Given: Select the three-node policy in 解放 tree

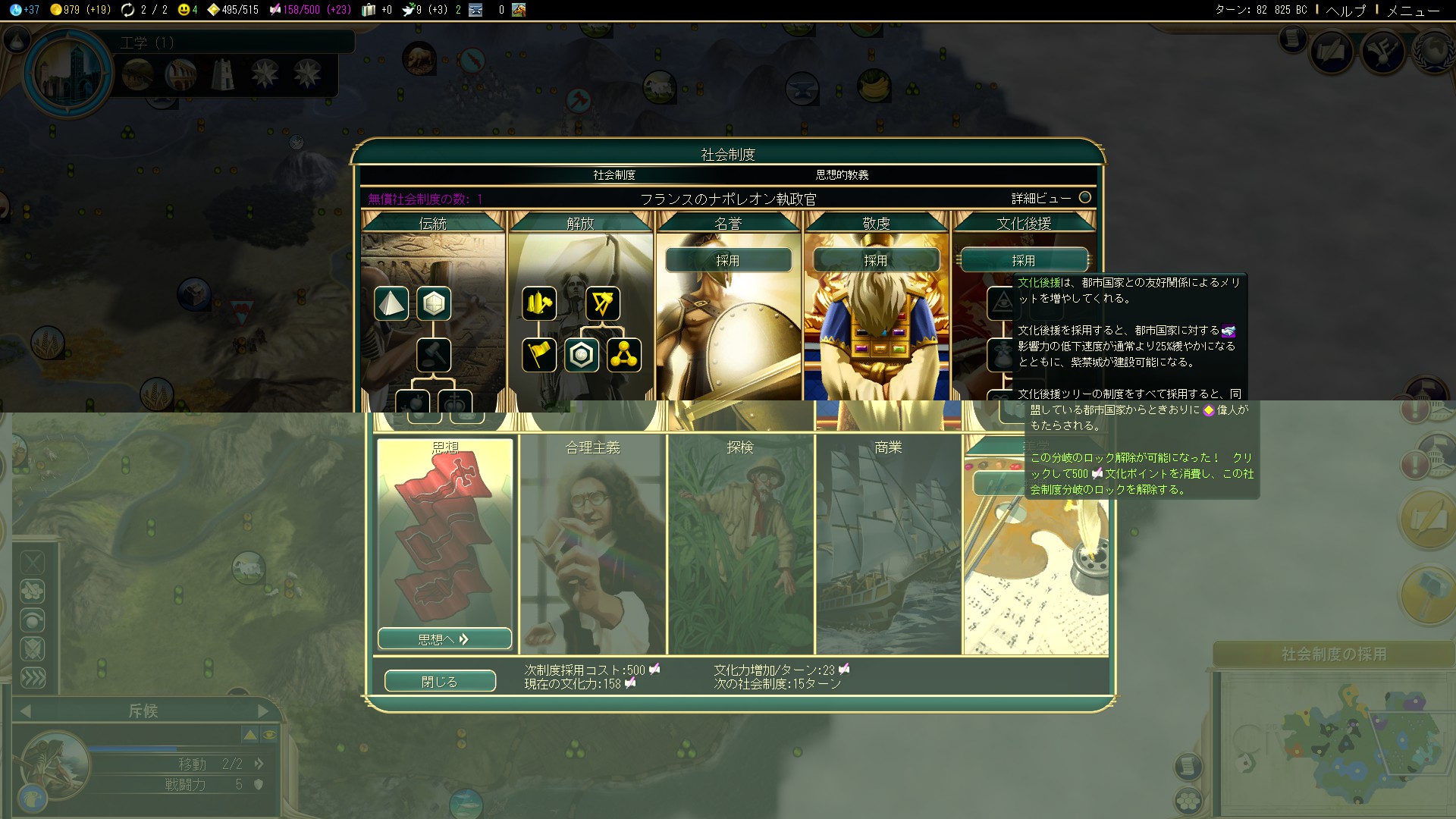Looking at the screenshot, I should click(x=624, y=355).
